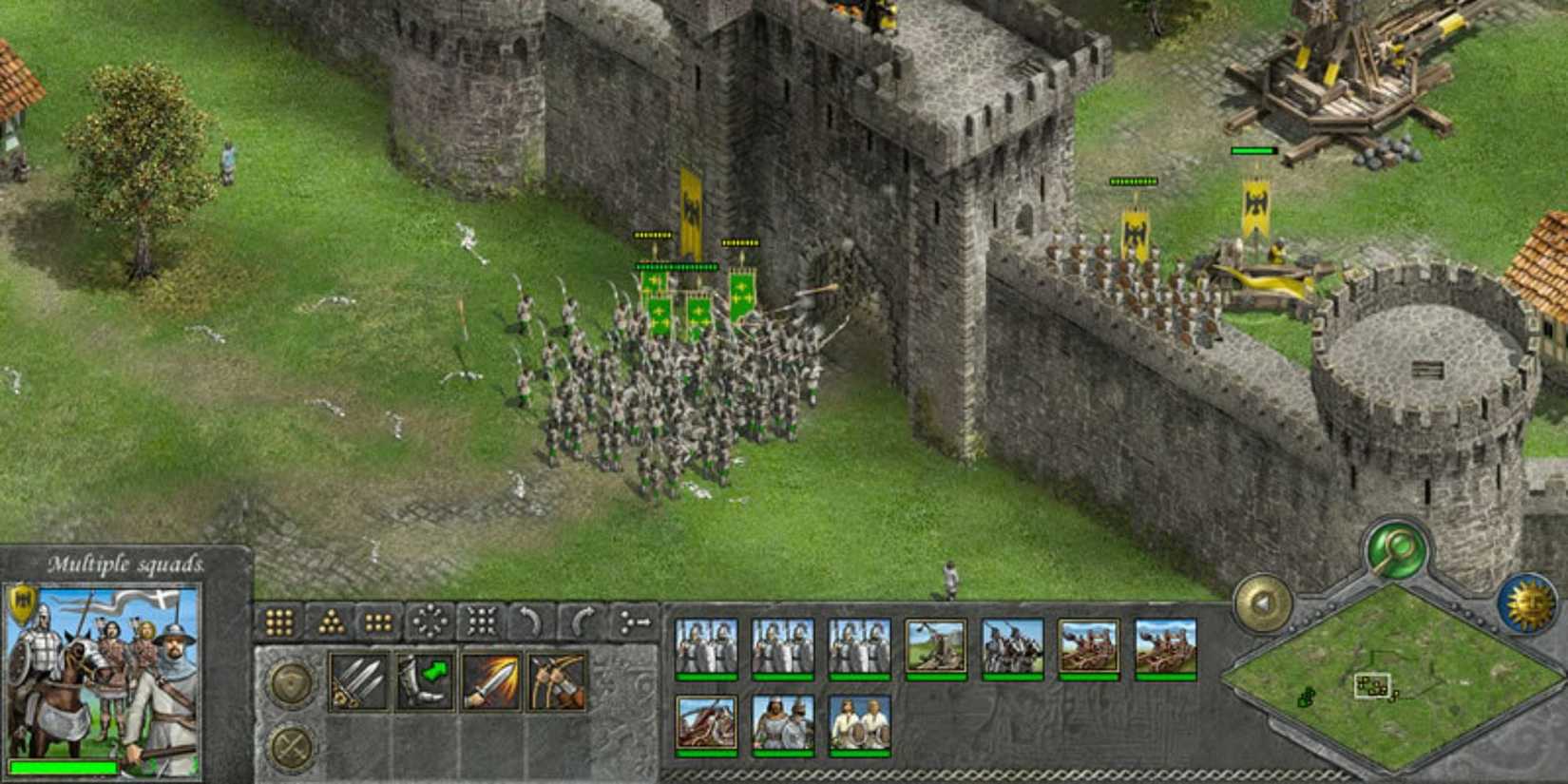Choose the wedge formation for the squads
1568x784 pixels.
coord(330,621)
